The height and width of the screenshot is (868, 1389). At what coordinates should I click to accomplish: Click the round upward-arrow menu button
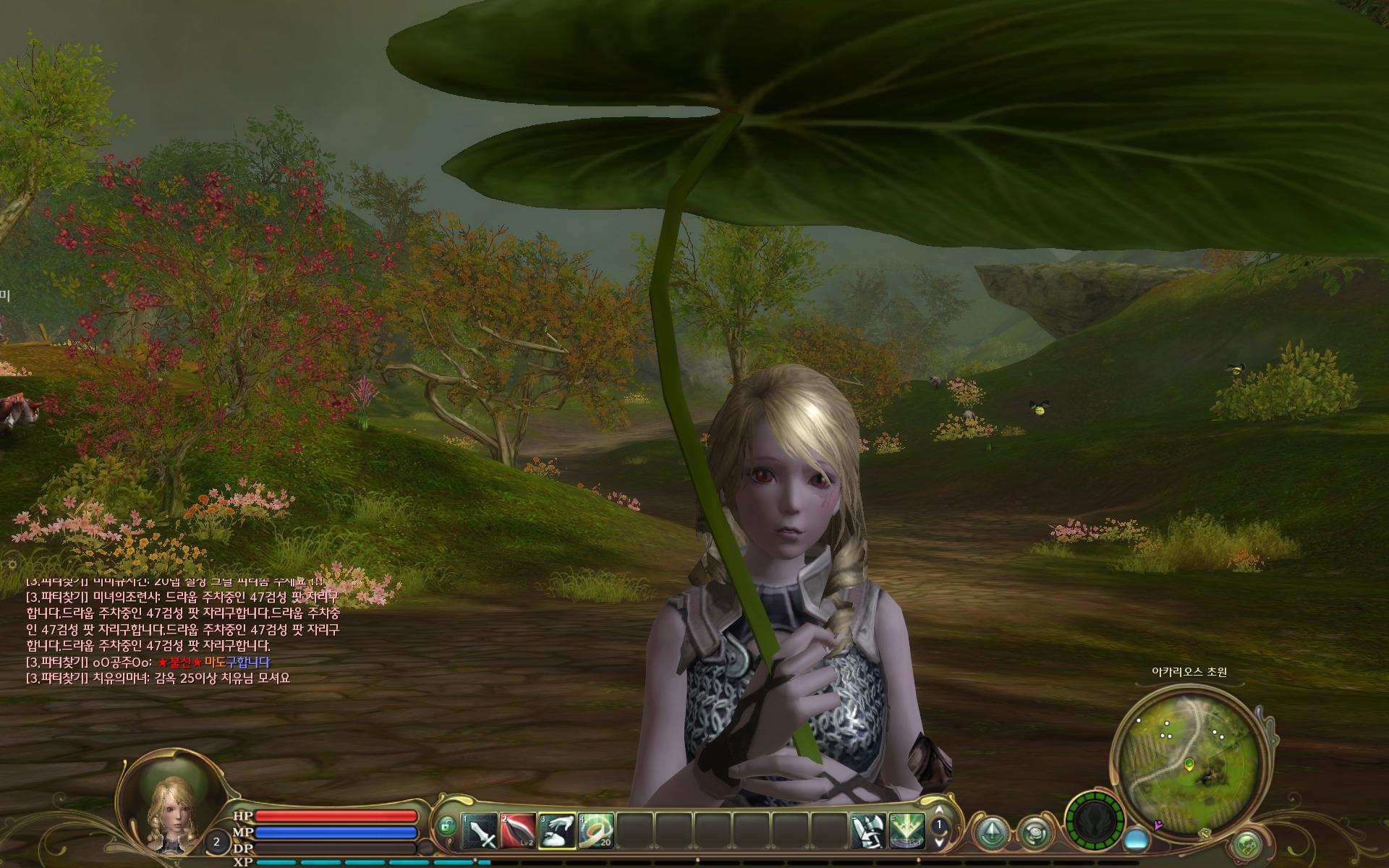(990, 831)
